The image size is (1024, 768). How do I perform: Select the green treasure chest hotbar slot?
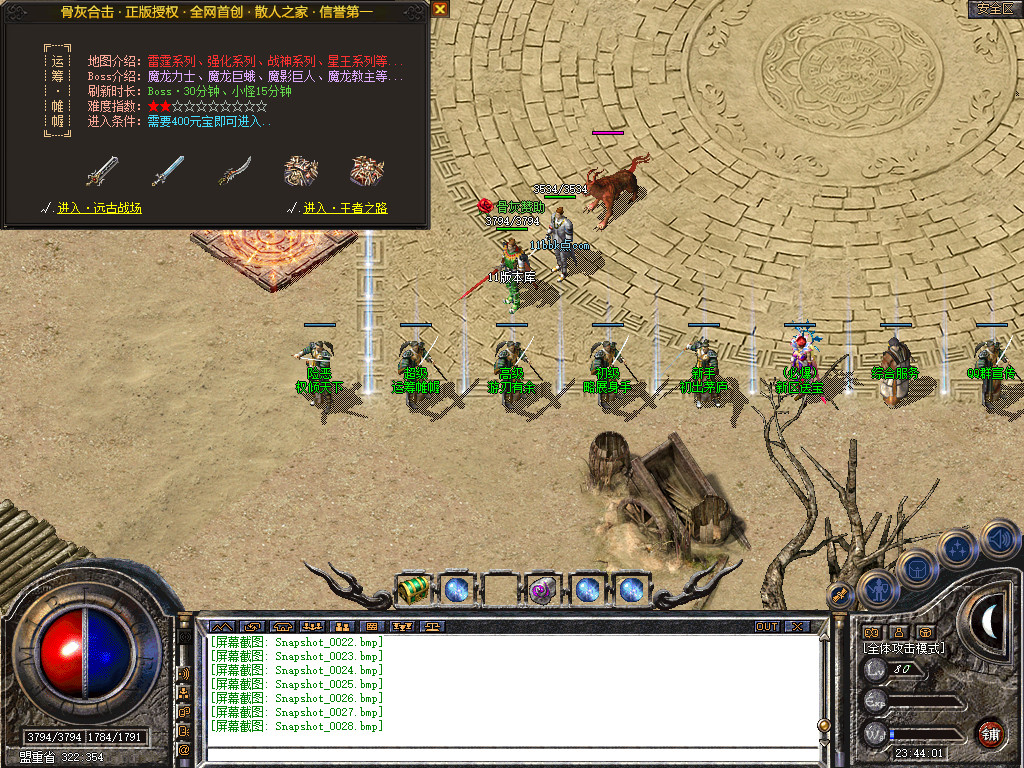(x=413, y=589)
